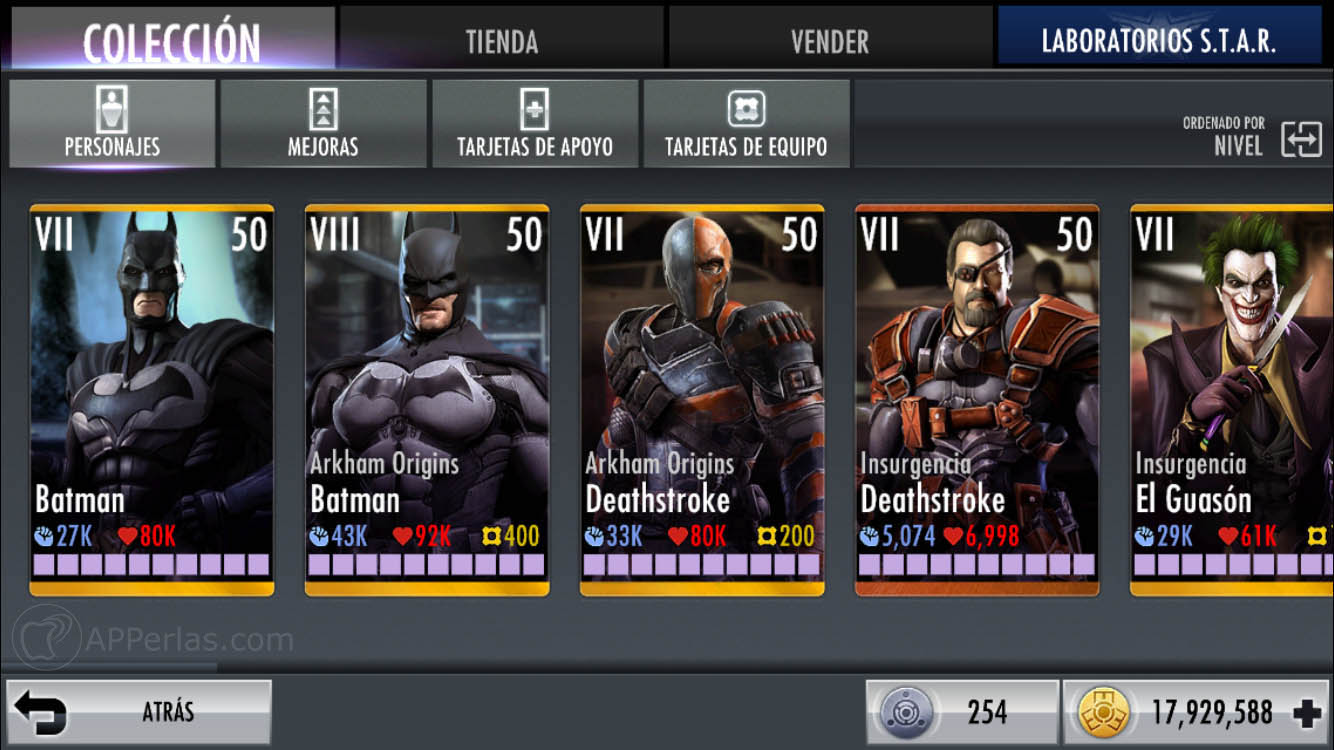The image size is (1334, 750).
Task: Open the Laboratorios S.T.A.R. tab
Action: click(1160, 40)
